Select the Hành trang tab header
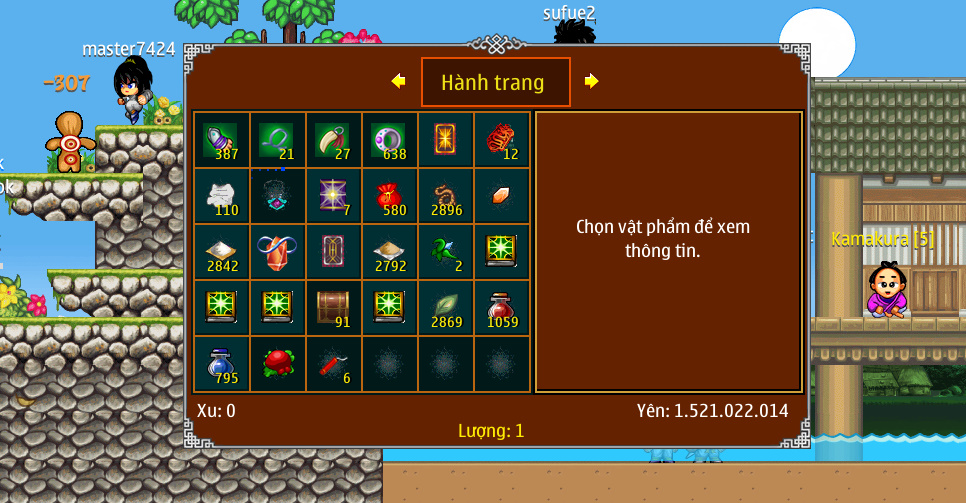This screenshot has height=503, width=966. [x=495, y=82]
